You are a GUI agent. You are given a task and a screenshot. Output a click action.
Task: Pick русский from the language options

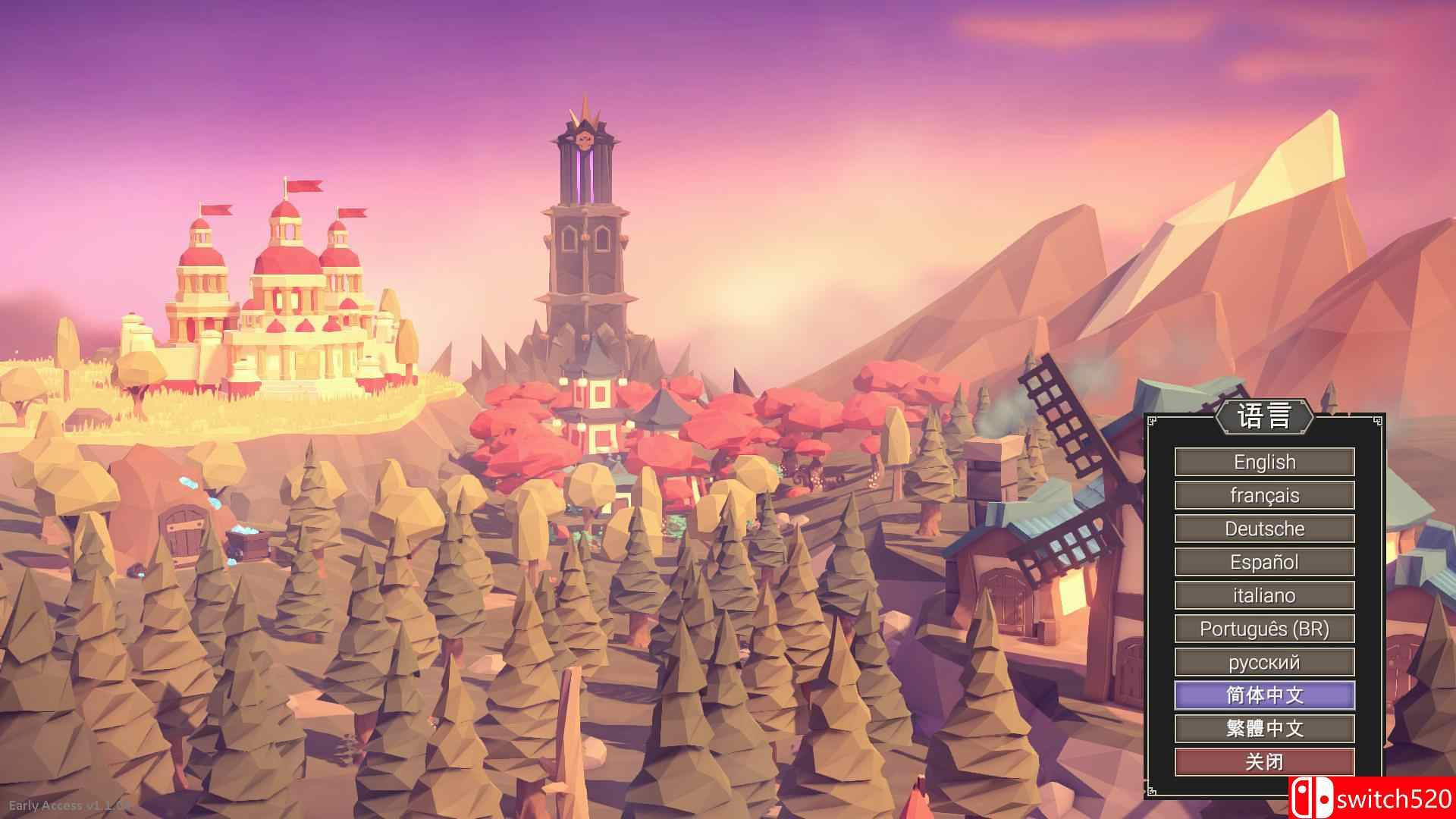pyautogui.click(x=1263, y=661)
